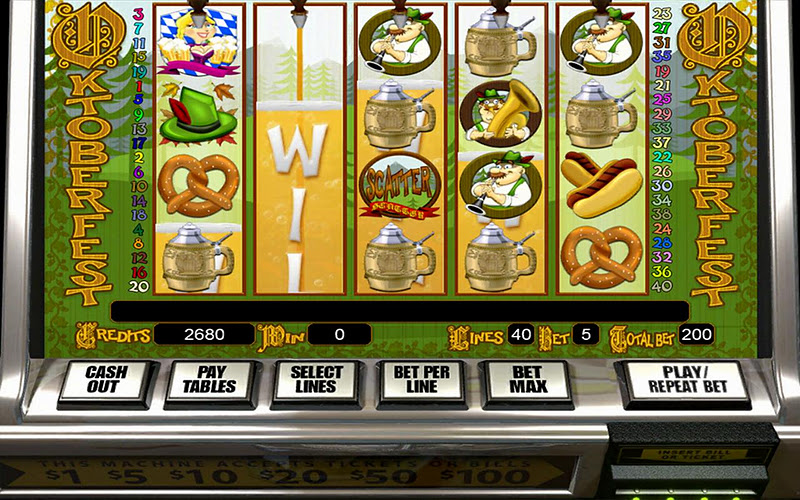Choose the Select Lines button
The width and height of the screenshot is (800, 500).
coord(316,381)
